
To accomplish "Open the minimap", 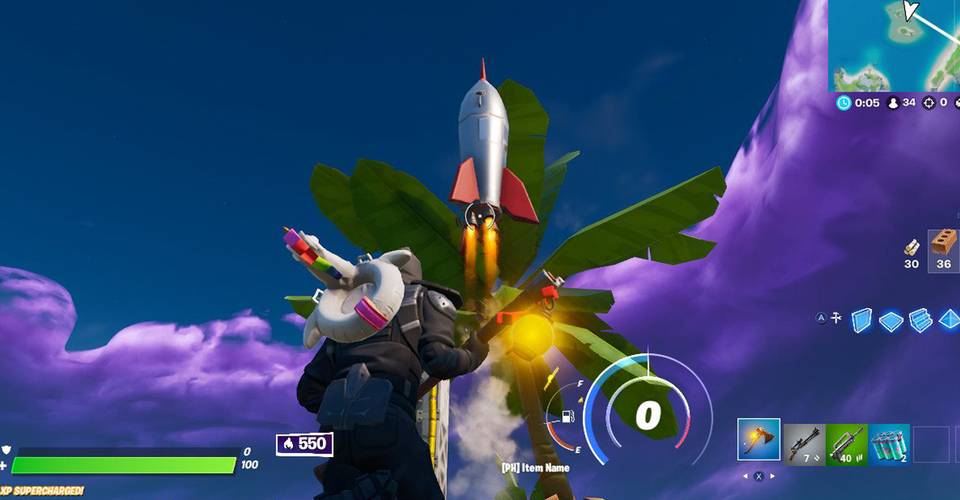I will click(x=894, y=46).
